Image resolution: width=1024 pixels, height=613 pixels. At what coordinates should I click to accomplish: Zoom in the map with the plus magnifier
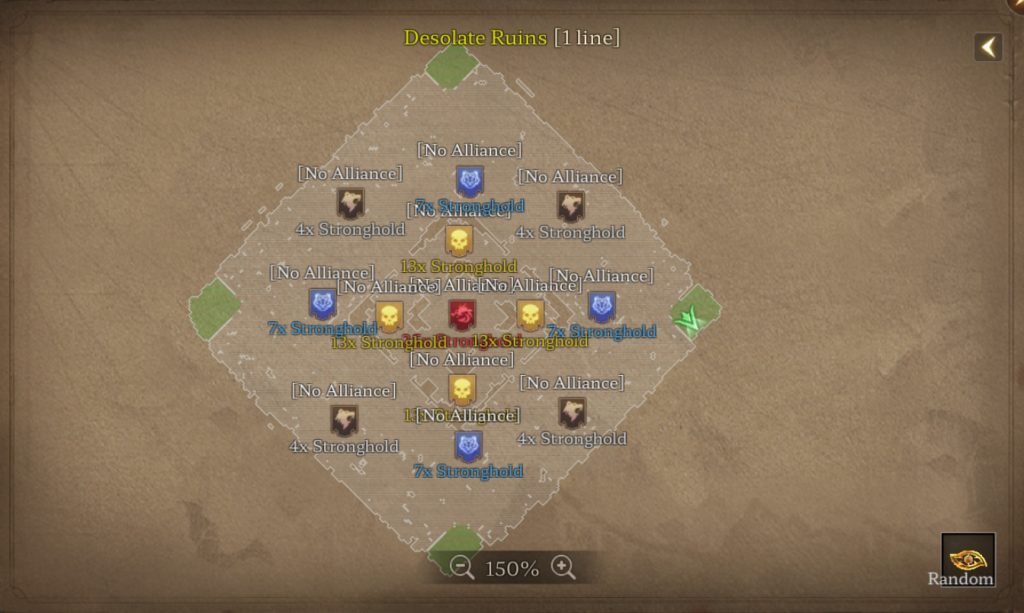tap(564, 568)
